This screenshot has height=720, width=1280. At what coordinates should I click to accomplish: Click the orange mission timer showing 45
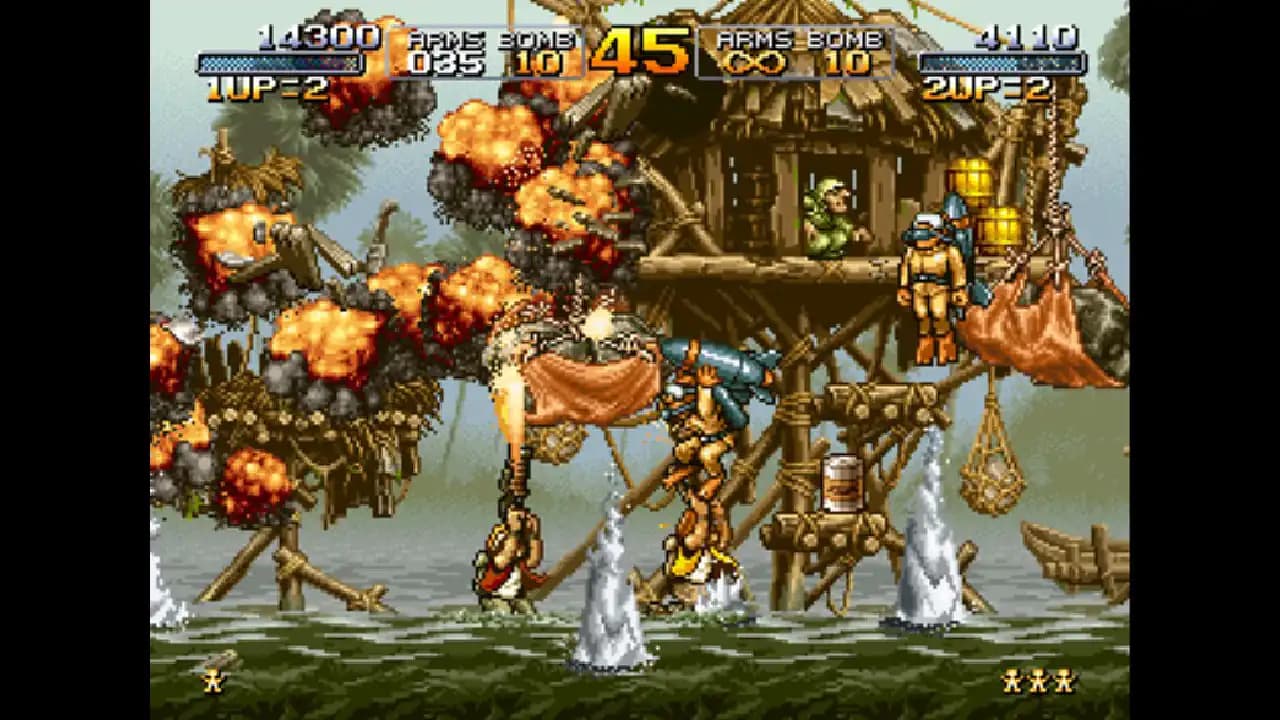tap(639, 50)
